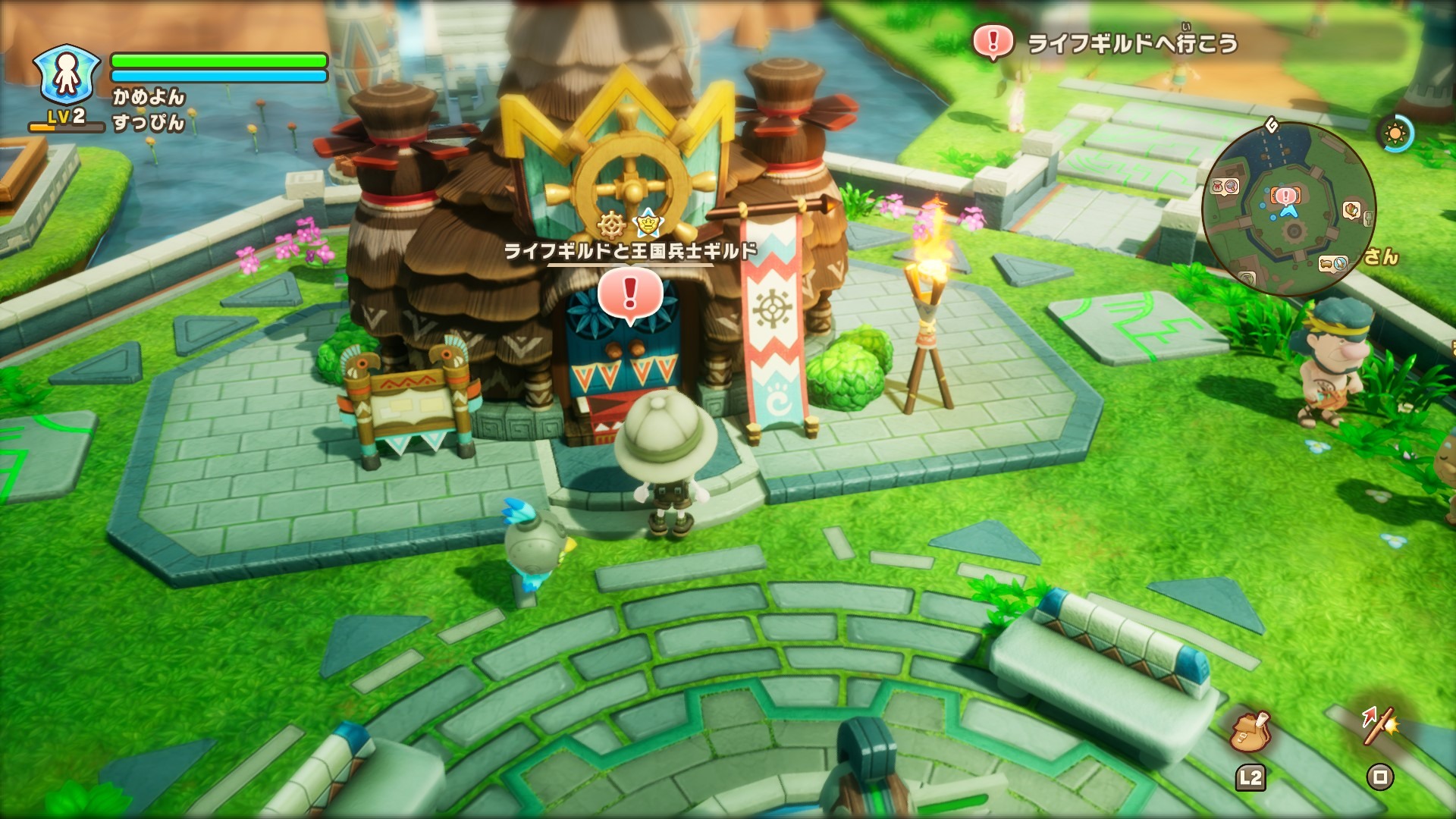Click the player direction arrow on the minimap
Screen dimensions: 1456x819
[x=1289, y=212]
